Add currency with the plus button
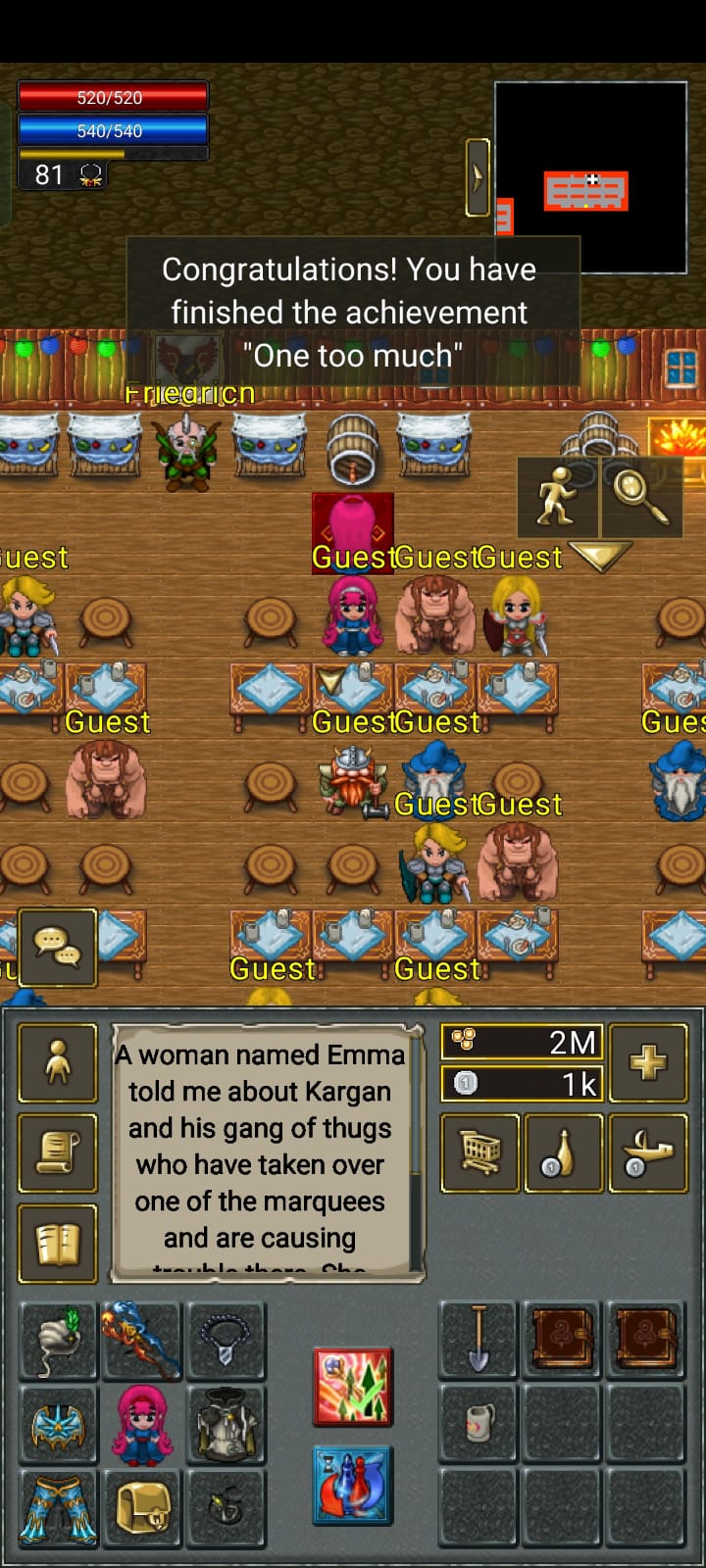The width and height of the screenshot is (706, 1568). pos(648,1062)
